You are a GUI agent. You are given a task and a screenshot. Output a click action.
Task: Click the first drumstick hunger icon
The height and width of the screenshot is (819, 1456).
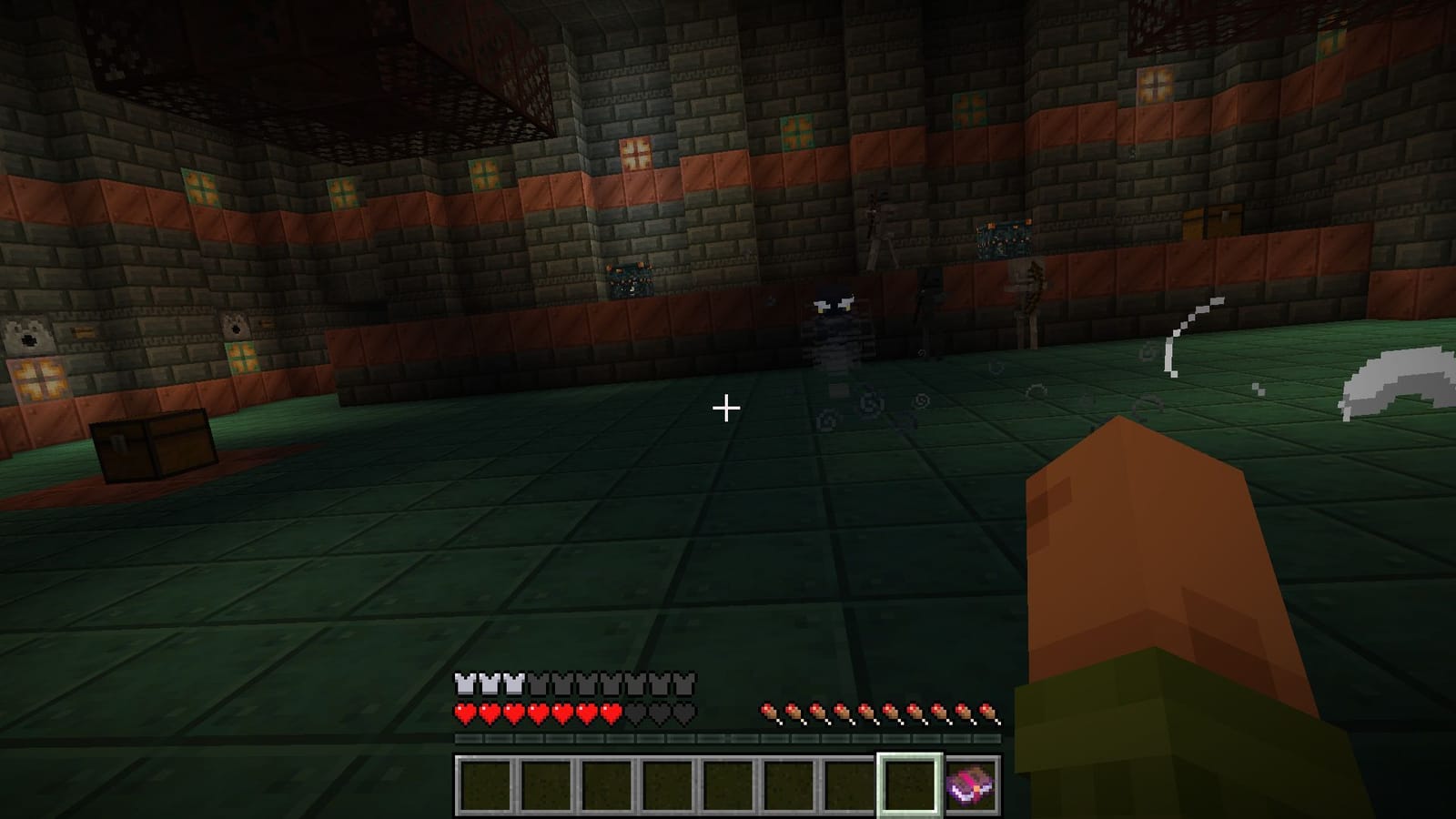(771, 713)
